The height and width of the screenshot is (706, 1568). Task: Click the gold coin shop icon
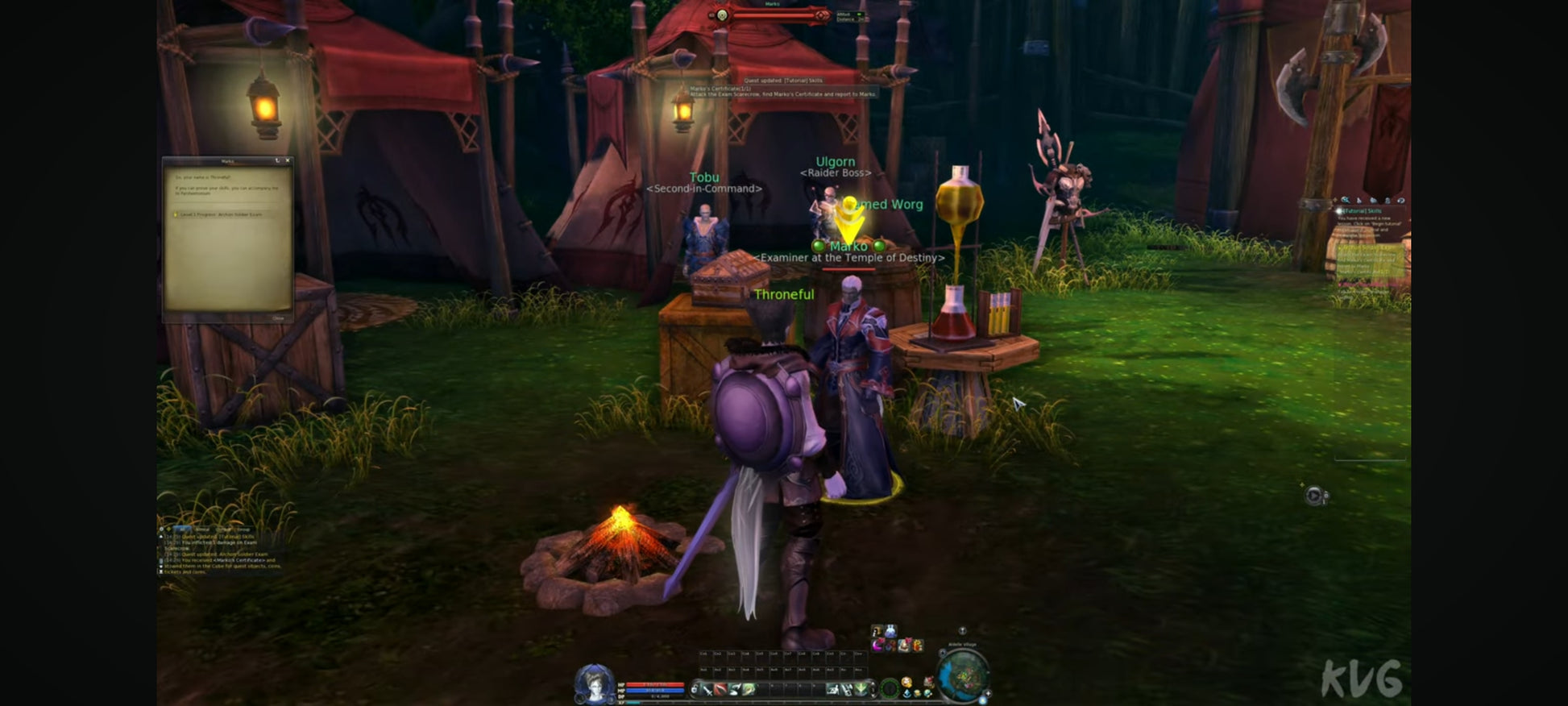[906, 683]
